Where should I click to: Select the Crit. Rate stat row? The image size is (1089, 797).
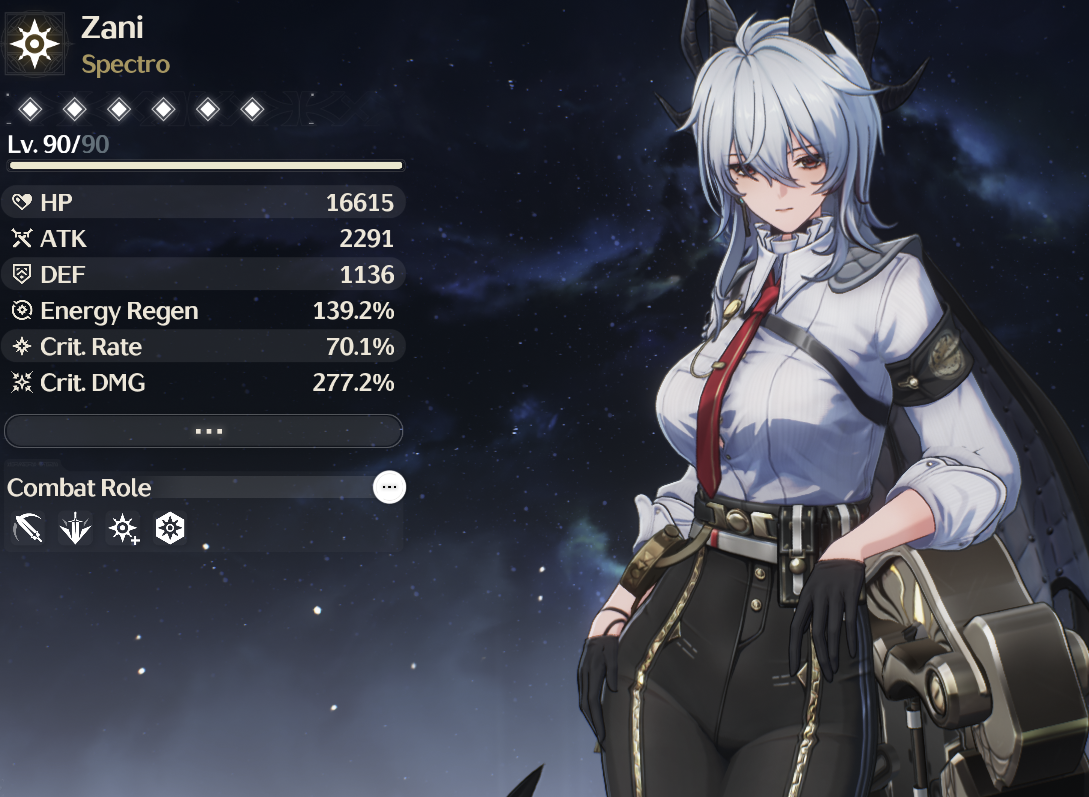pos(204,347)
